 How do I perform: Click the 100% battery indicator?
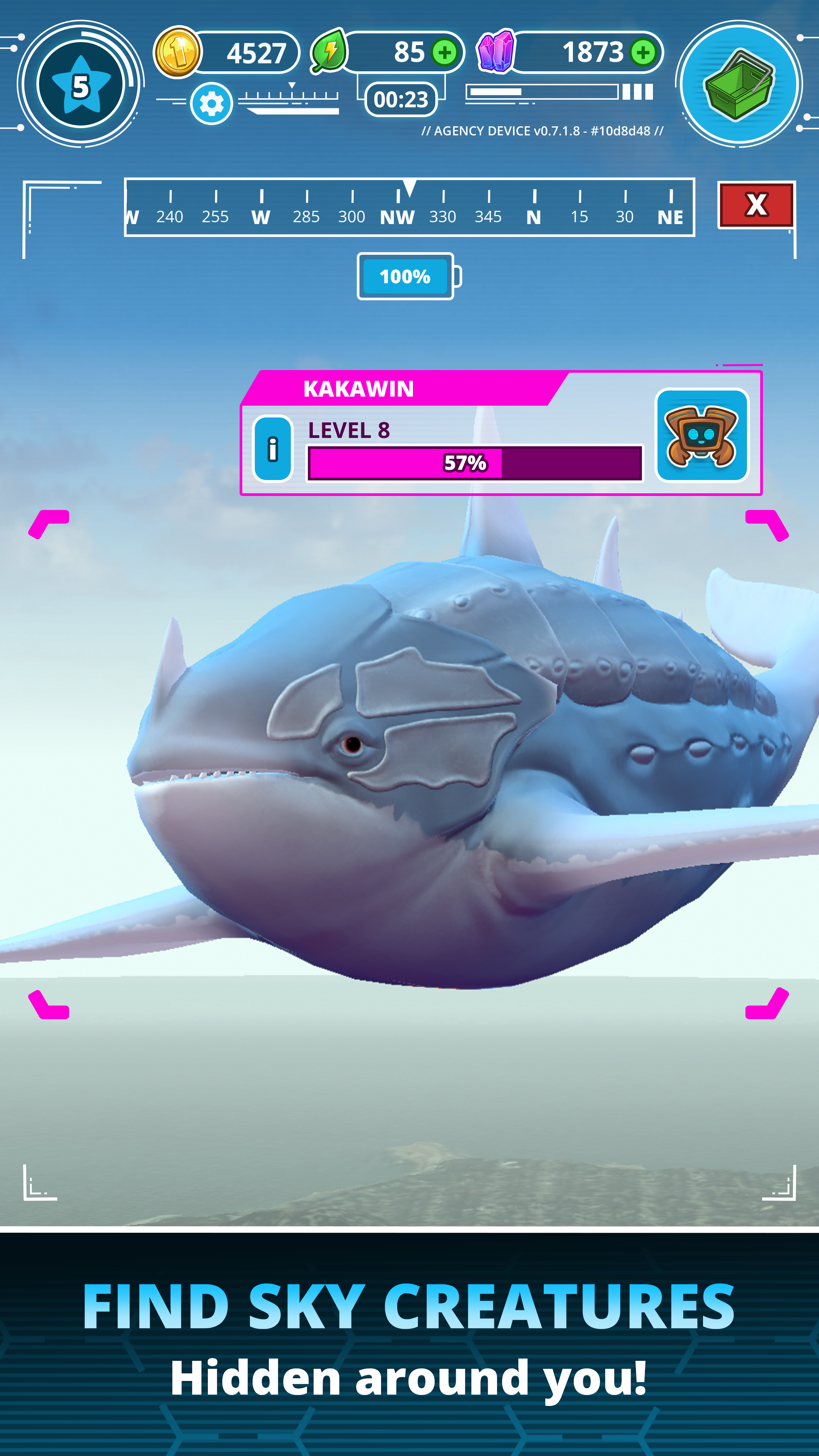(x=406, y=276)
